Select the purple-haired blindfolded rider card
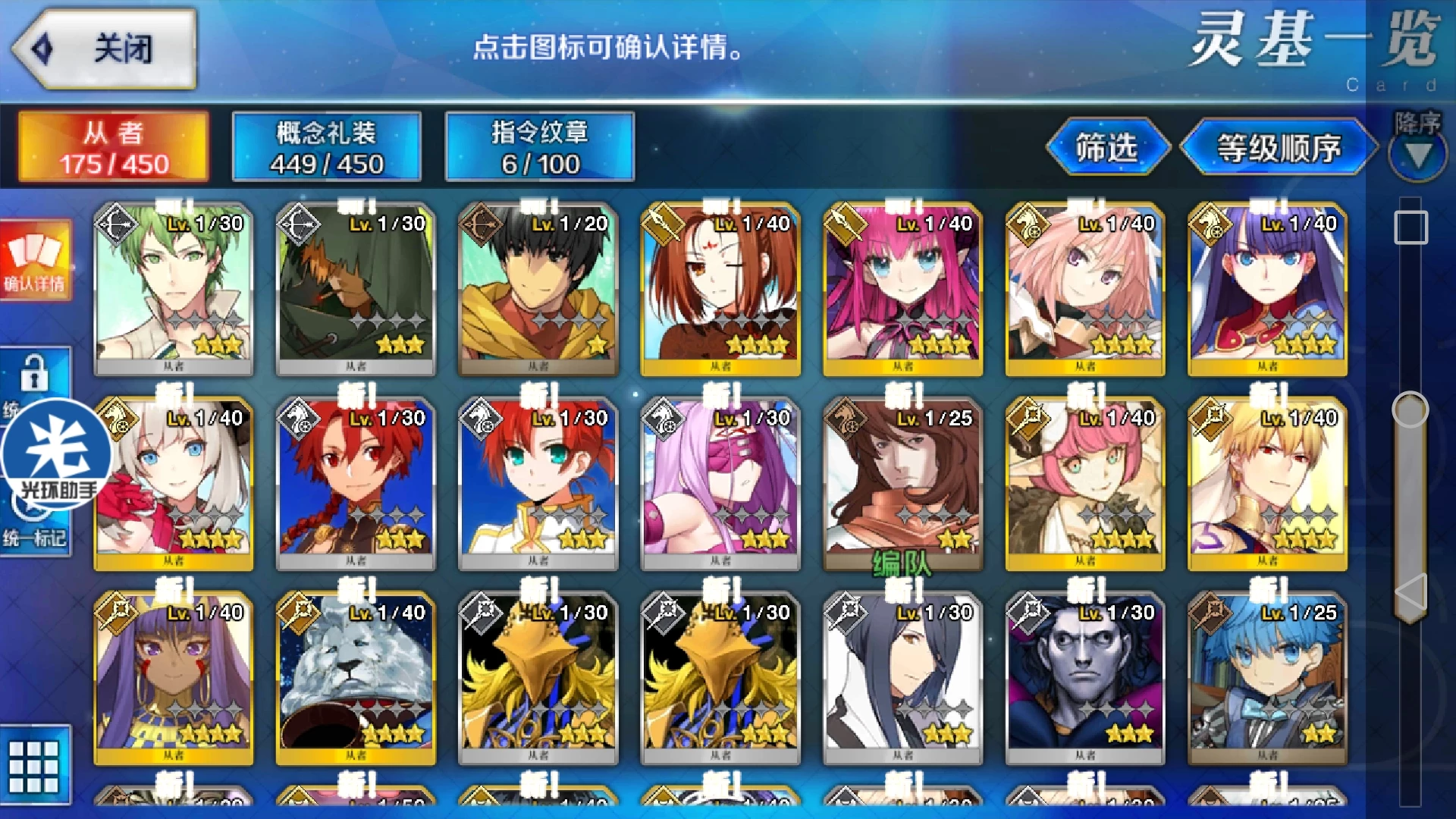The height and width of the screenshot is (819, 1456). click(720, 484)
